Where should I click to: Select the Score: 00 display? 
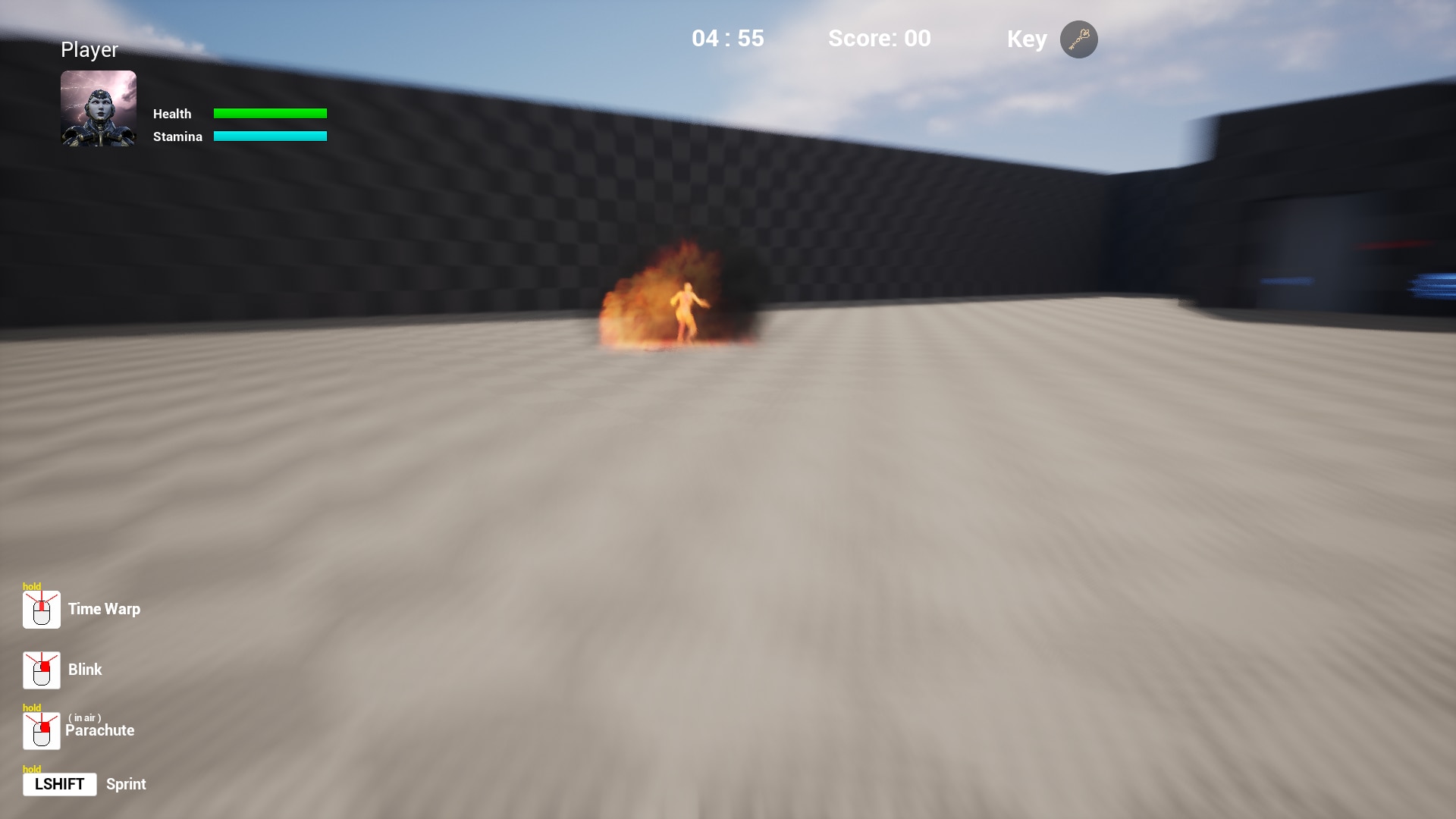pos(880,39)
